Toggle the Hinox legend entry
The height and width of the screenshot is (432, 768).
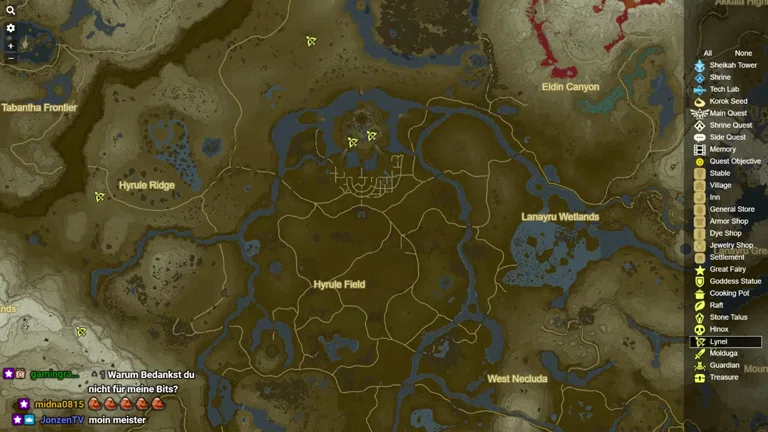pos(719,329)
